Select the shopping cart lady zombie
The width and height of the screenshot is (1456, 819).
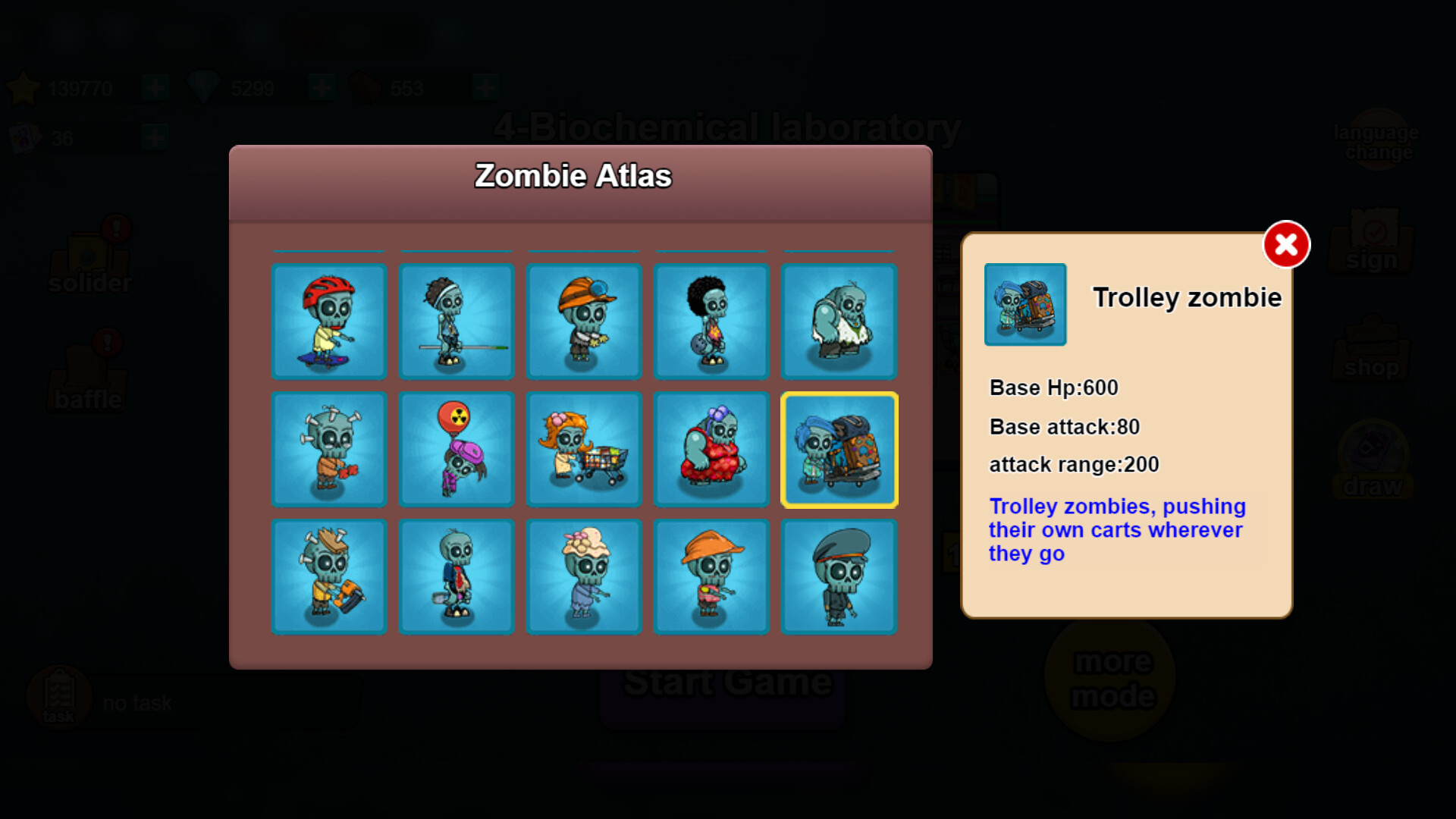[x=584, y=449]
